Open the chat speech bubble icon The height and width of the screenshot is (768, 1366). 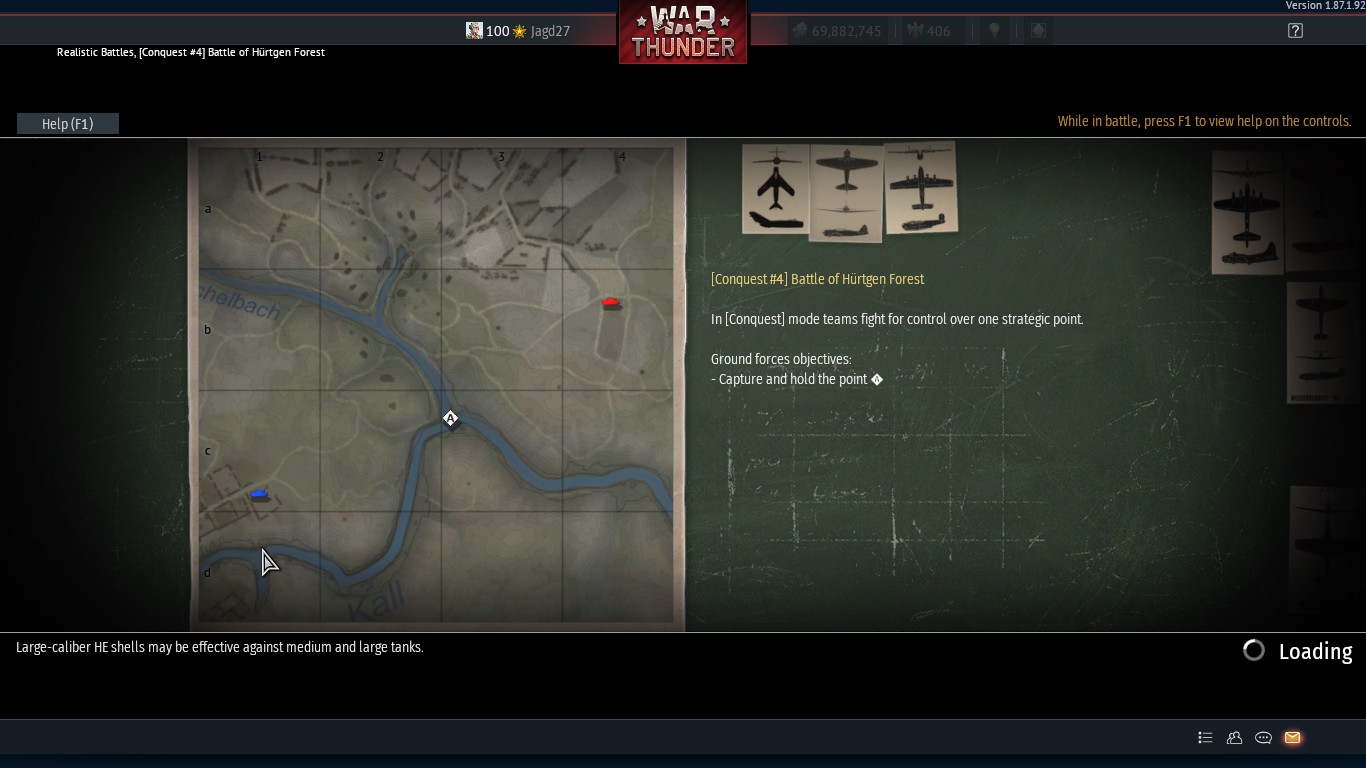tap(1263, 738)
